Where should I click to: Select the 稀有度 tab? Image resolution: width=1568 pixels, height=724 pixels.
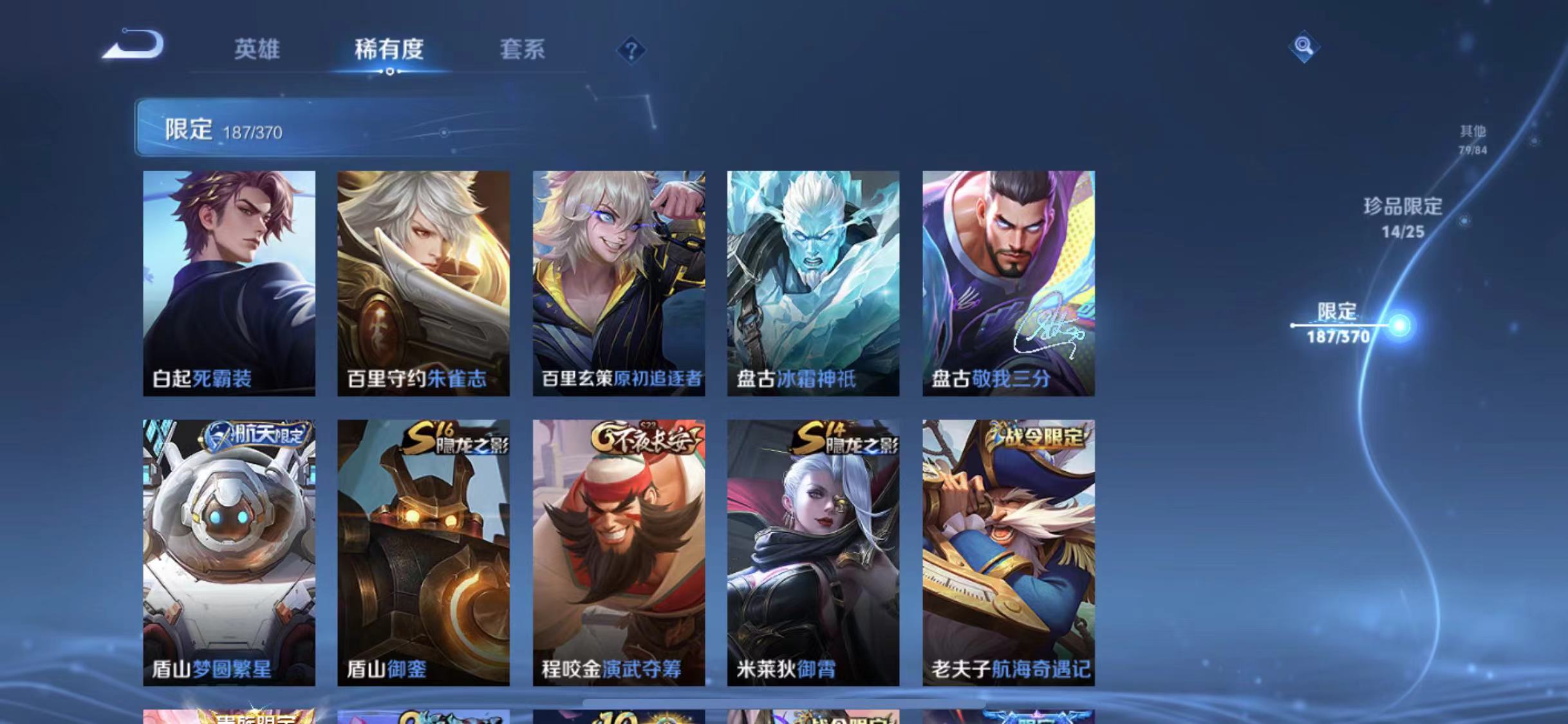coord(389,51)
